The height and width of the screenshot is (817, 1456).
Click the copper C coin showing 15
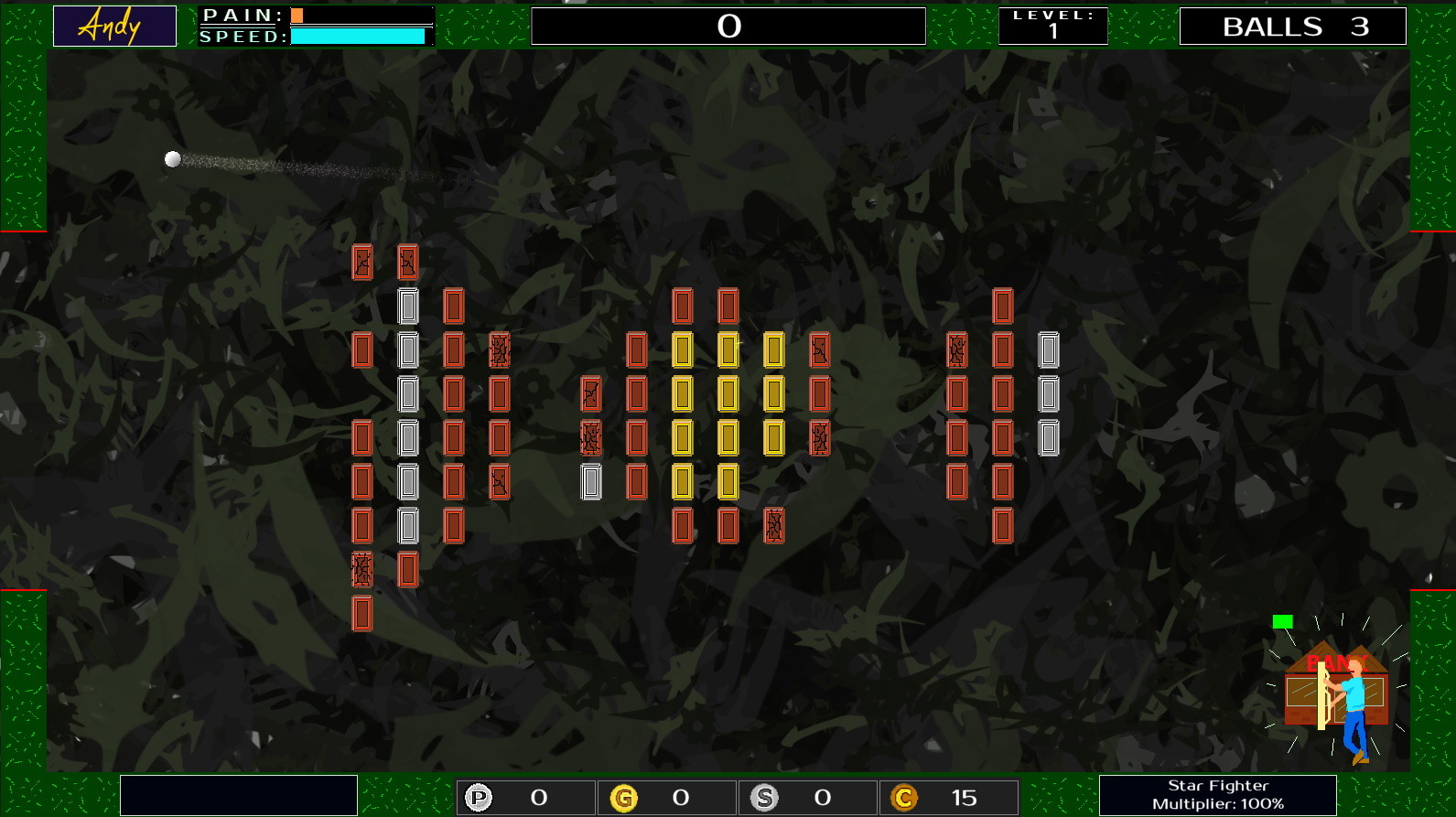click(x=904, y=797)
